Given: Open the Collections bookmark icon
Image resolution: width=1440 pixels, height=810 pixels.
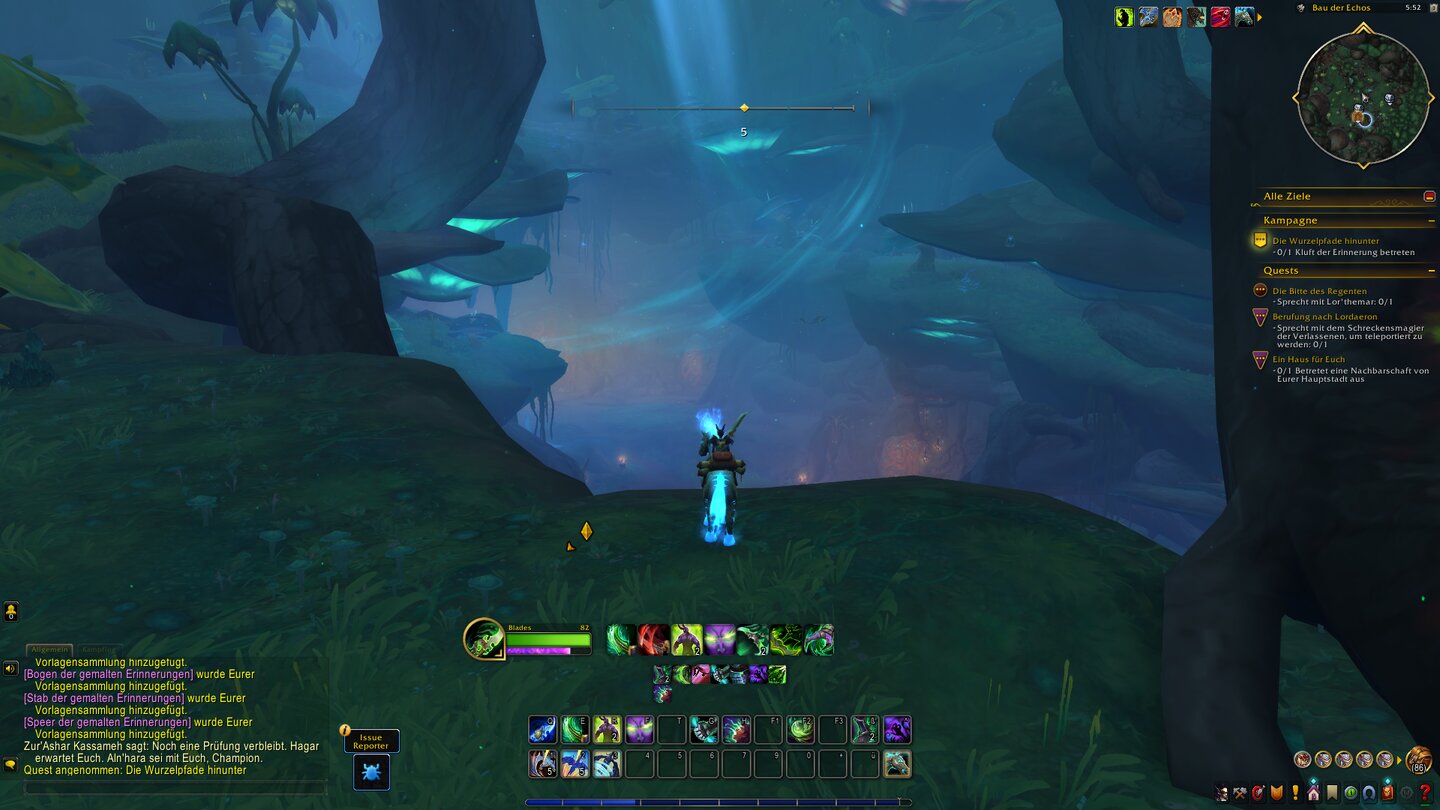Looking at the screenshot, I should coord(1332,792).
